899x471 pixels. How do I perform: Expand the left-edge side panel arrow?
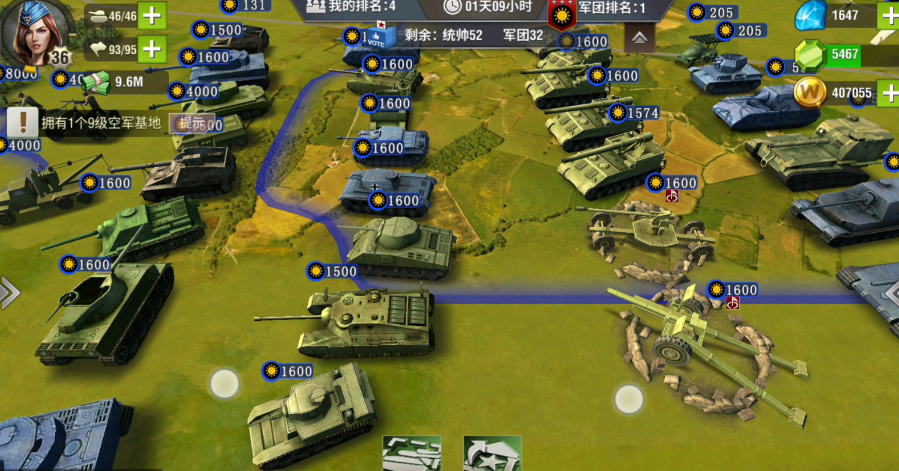[8, 292]
